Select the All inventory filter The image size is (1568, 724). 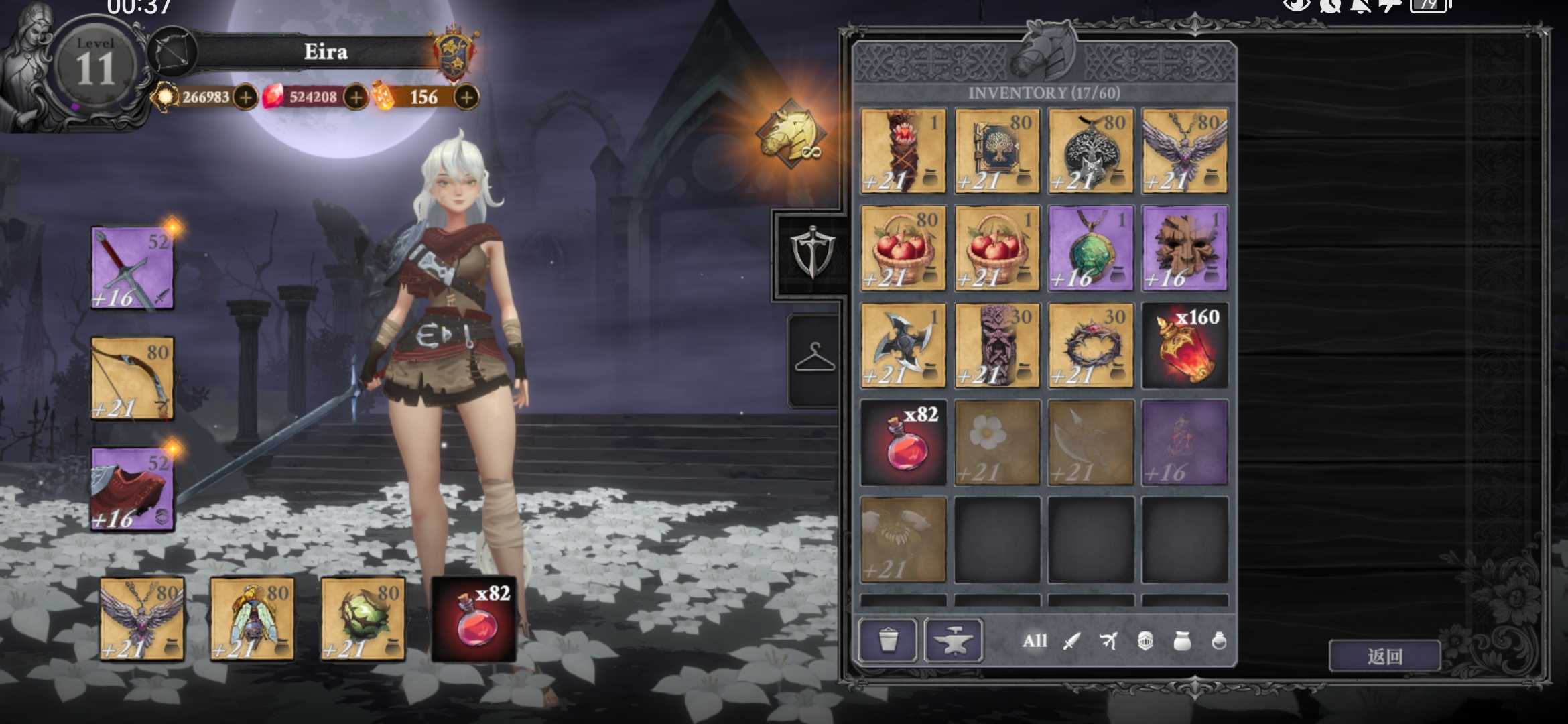pos(1034,641)
